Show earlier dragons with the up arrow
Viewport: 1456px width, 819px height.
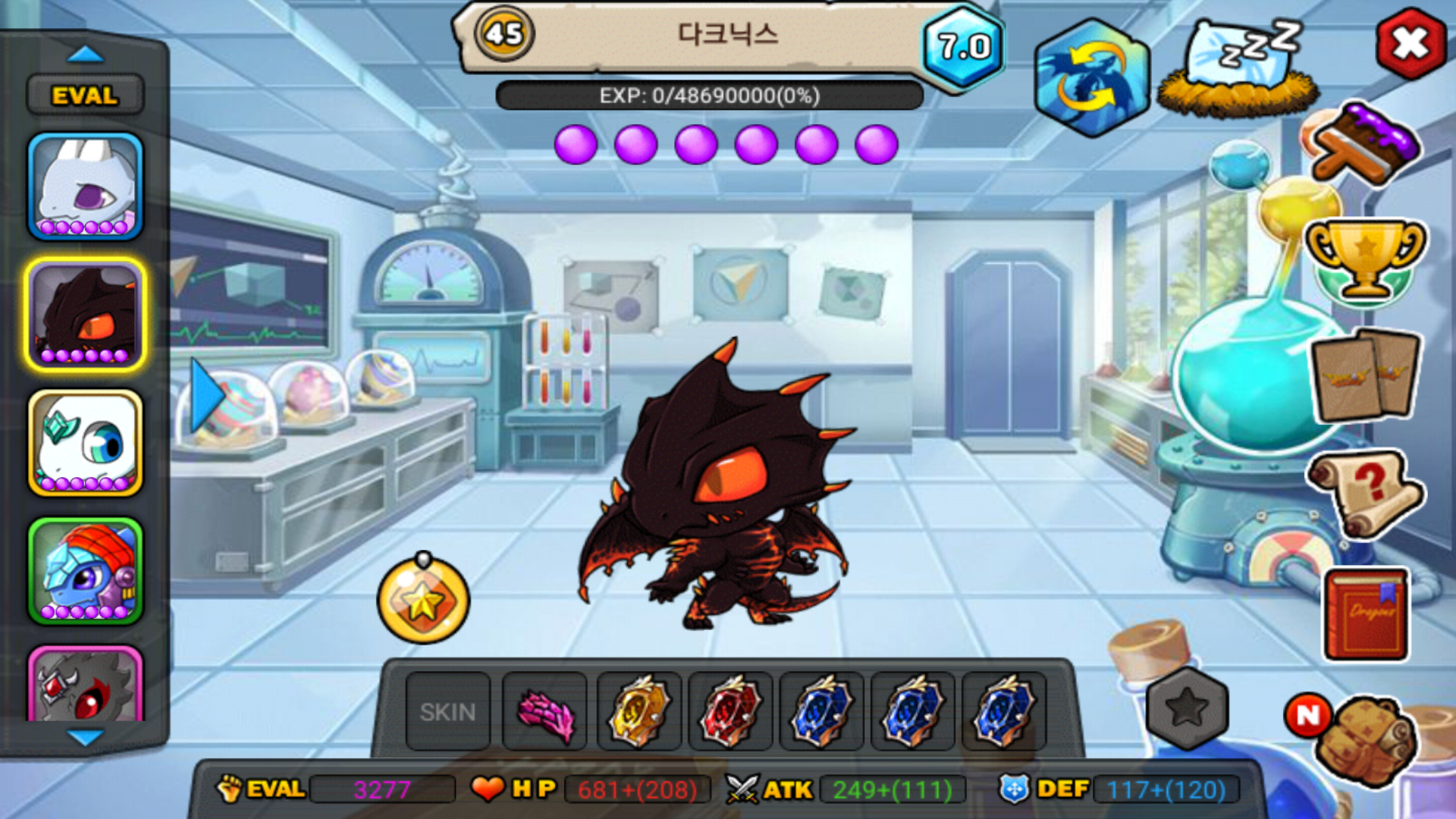click(85, 55)
